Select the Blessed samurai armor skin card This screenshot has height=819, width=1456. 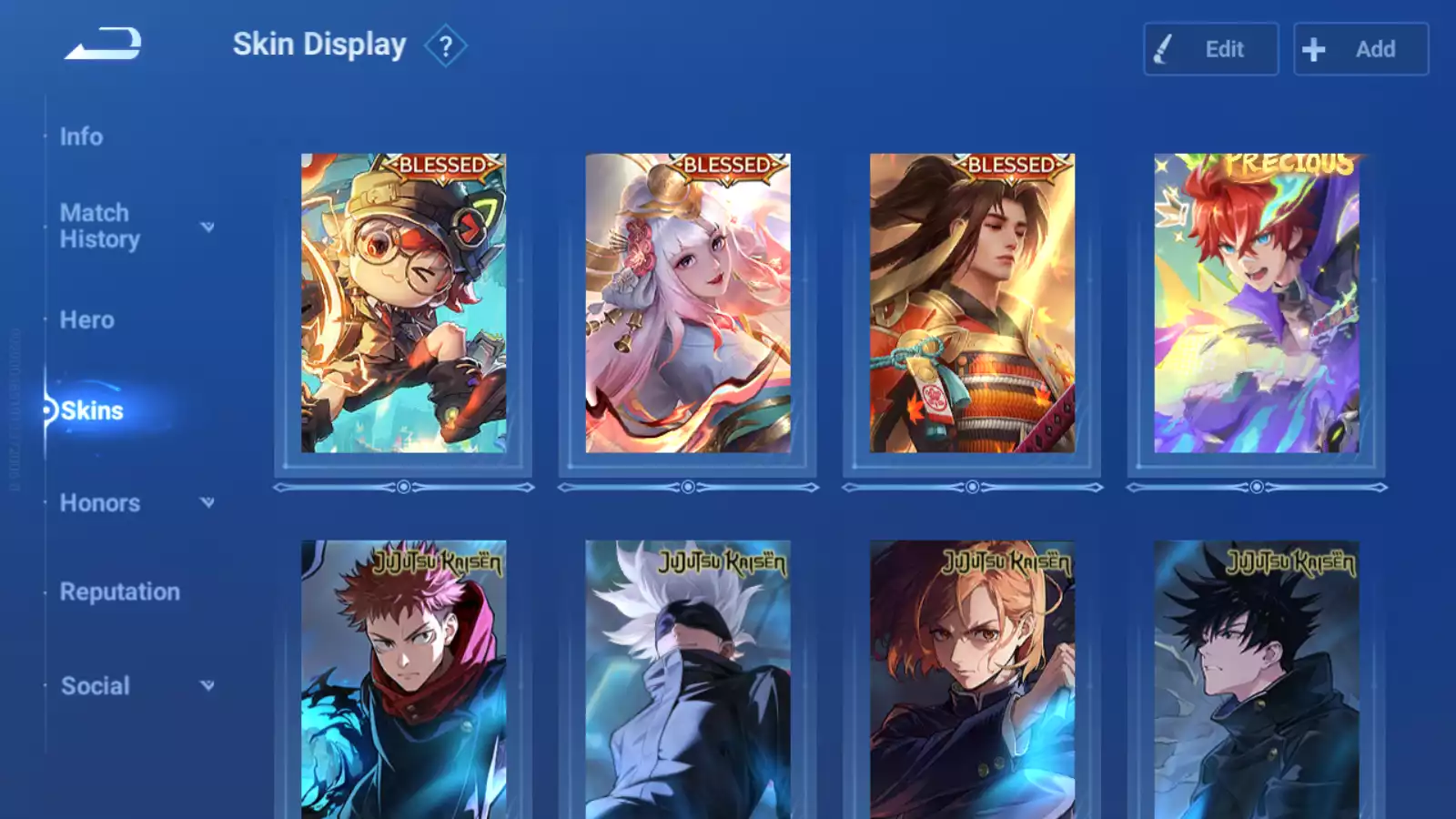972,303
